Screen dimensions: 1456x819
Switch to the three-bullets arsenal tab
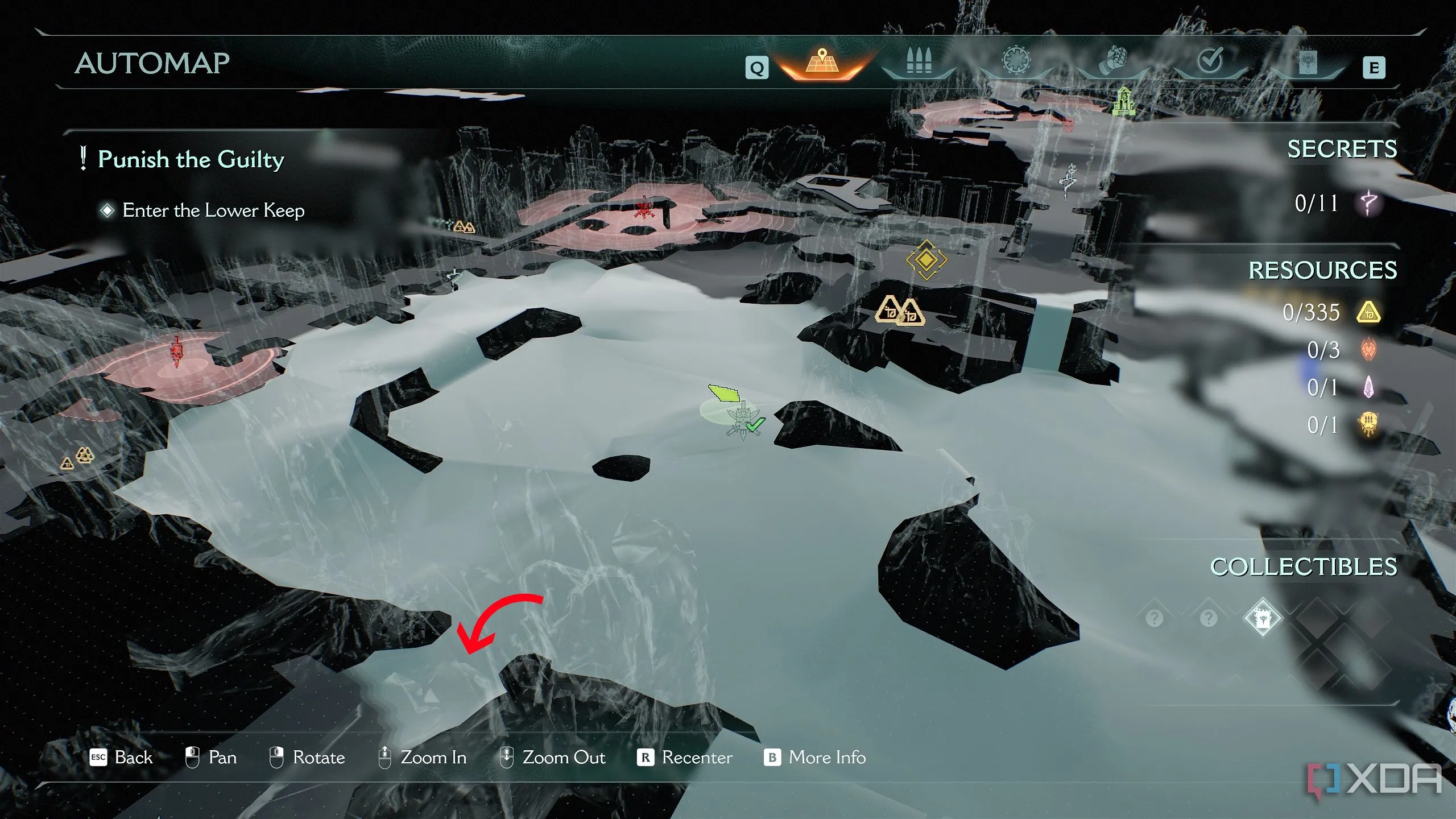click(x=919, y=61)
